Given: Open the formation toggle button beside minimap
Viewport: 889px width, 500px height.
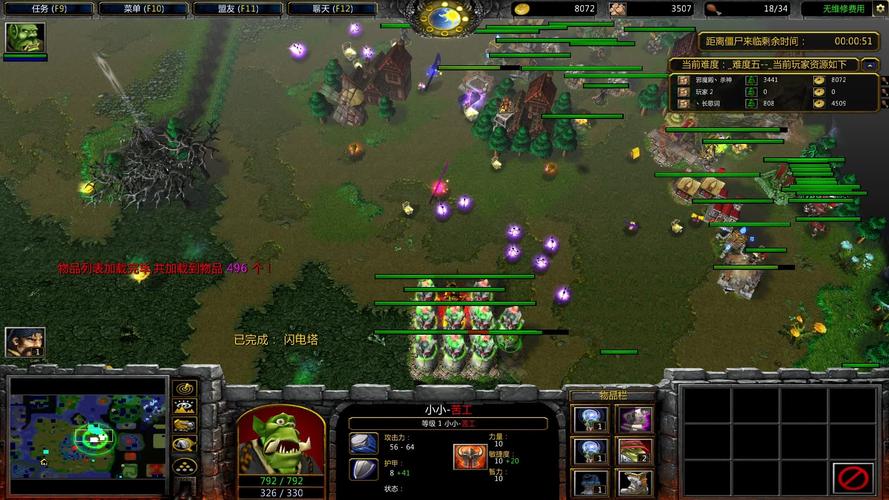Looking at the screenshot, I should [184, 466].
